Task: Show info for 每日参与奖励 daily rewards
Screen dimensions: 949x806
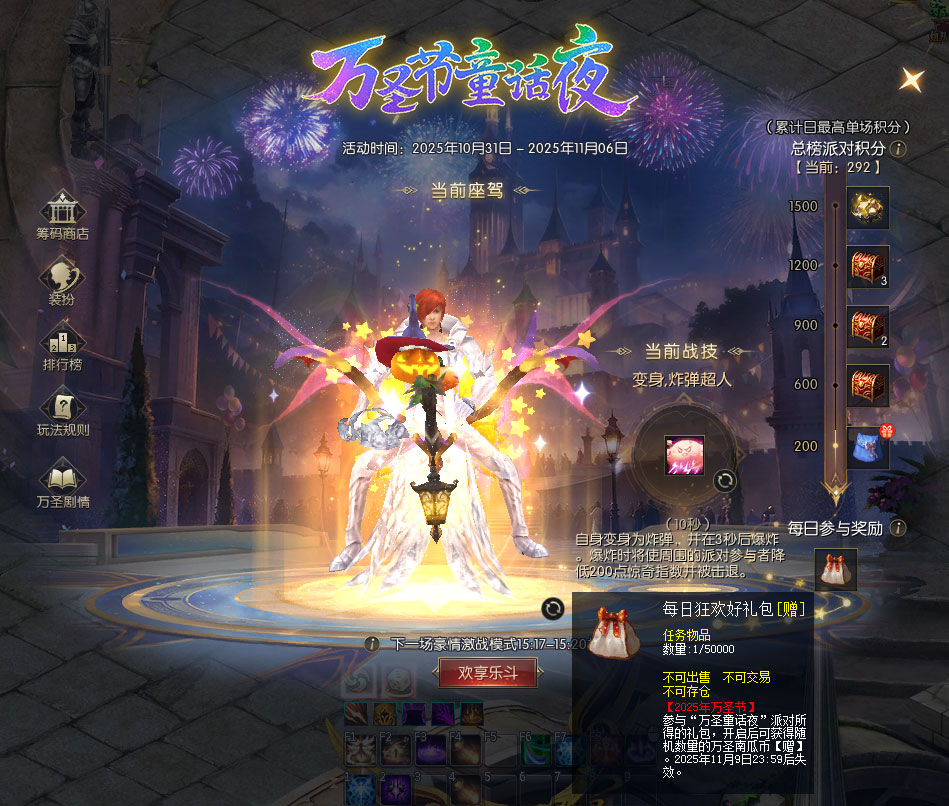Action: point(898,528)
